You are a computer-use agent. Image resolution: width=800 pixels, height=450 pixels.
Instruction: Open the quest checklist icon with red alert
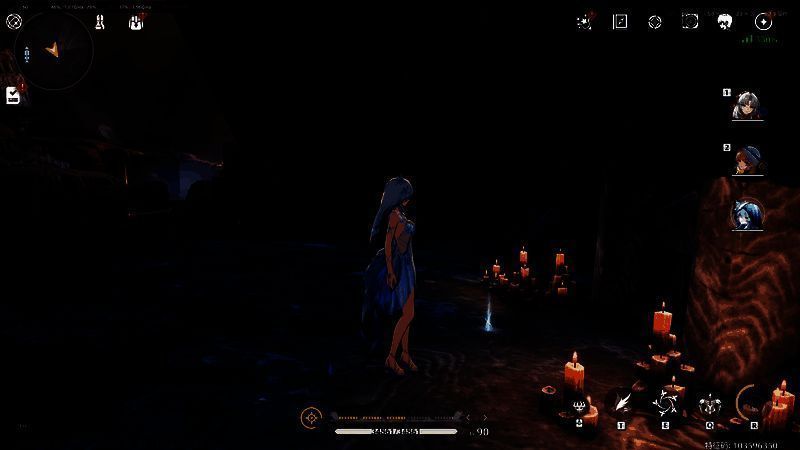click(13, 95)
